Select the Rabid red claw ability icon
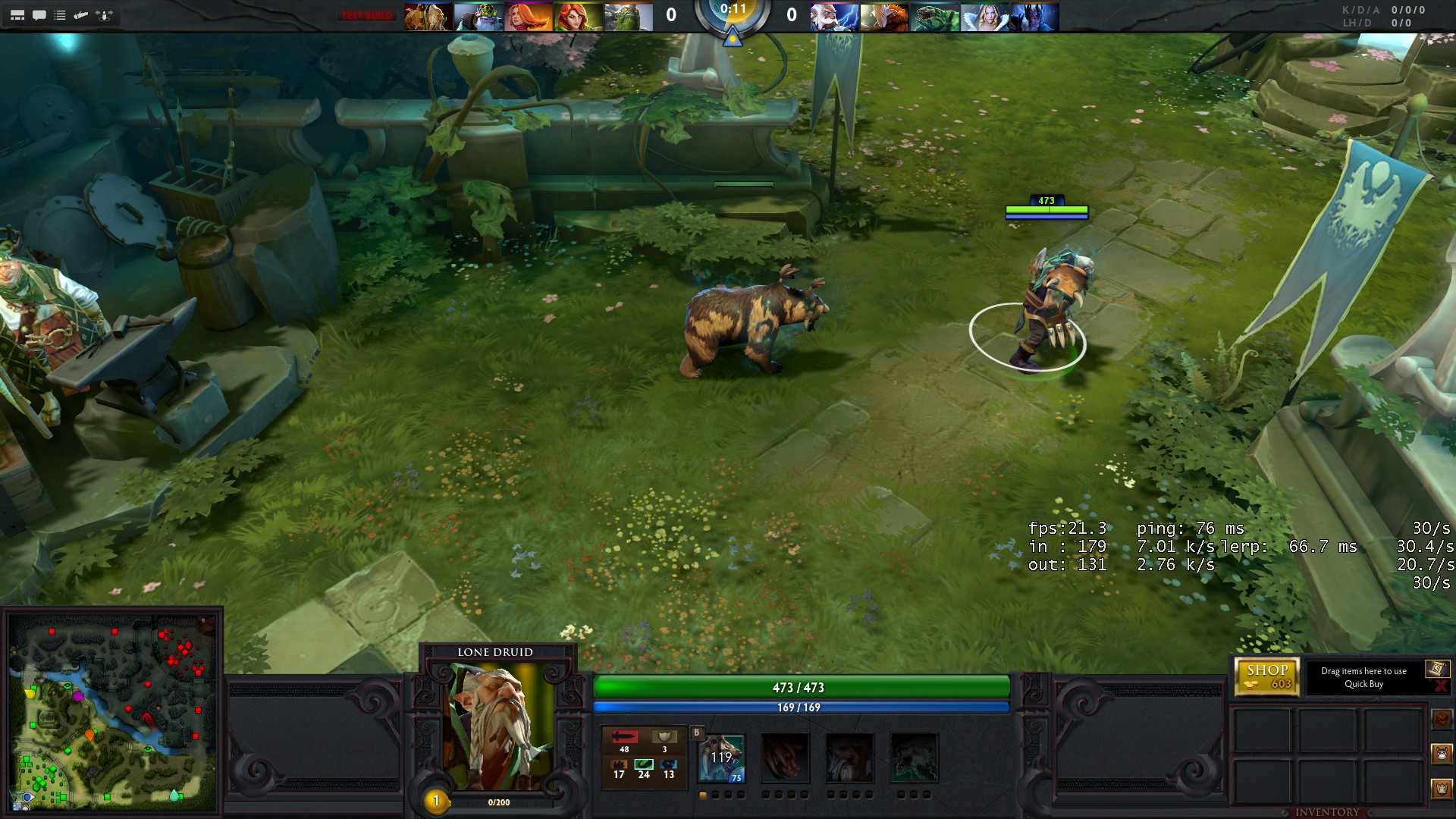1456x819 pixels. pos(786,758)
